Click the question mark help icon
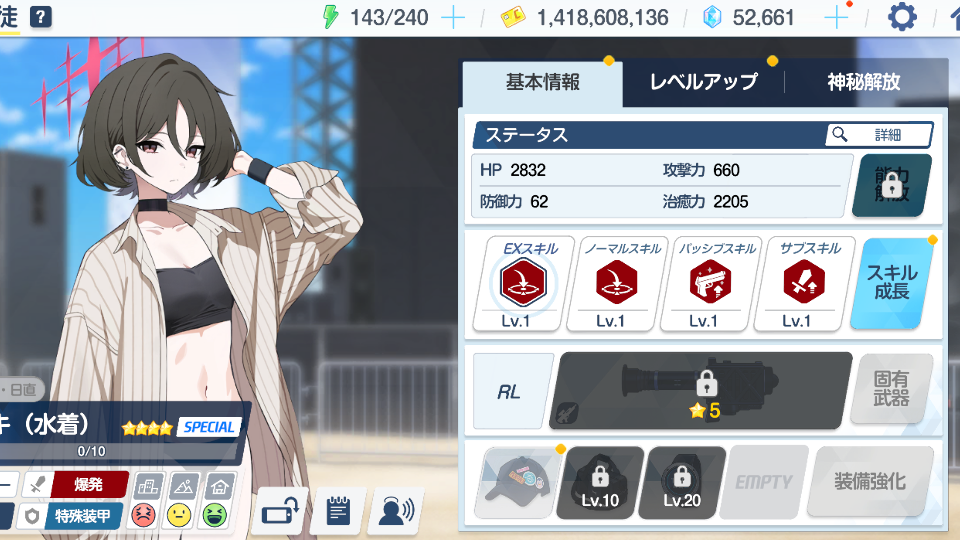Image resolution: width=960 pixels, height=540 pixels. pyautogui.click(x=41, y=17)
